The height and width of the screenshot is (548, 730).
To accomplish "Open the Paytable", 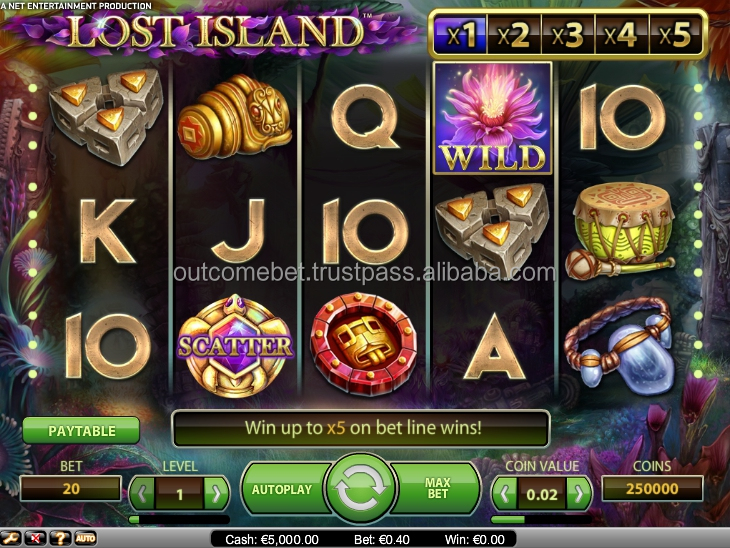I will (x=82, y=431).
